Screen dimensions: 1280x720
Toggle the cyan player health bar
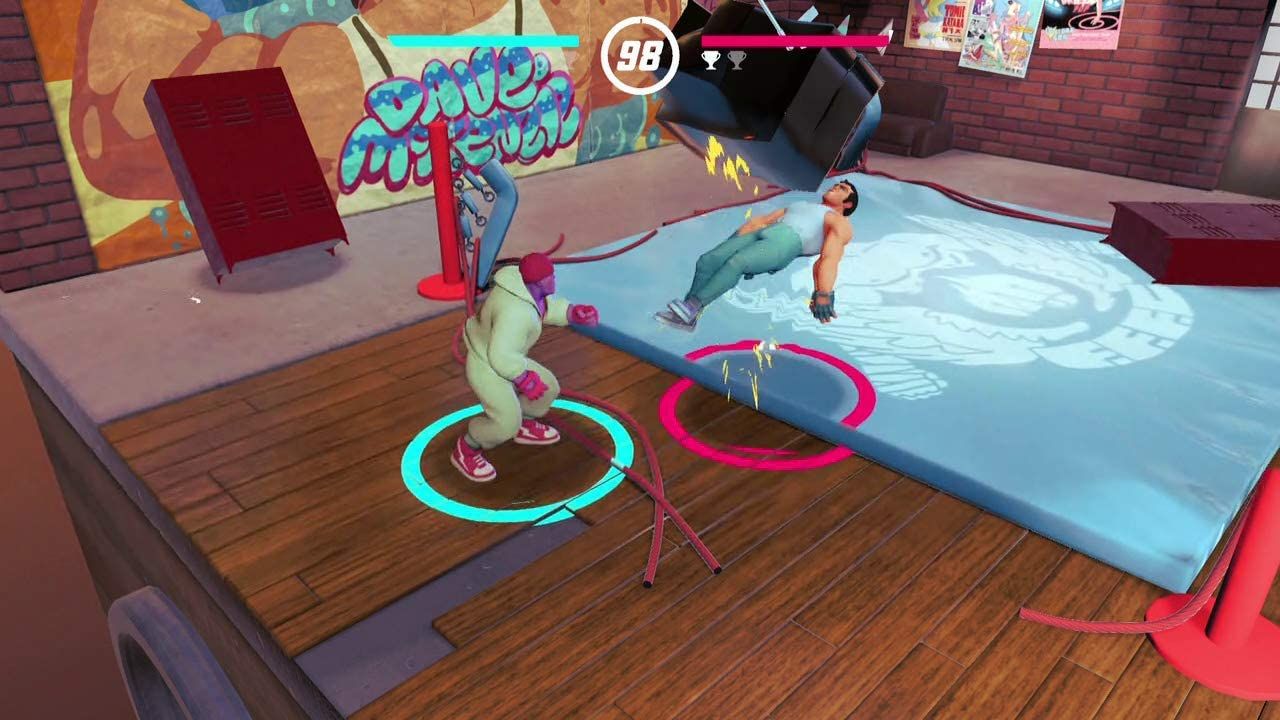coord(485,40)
